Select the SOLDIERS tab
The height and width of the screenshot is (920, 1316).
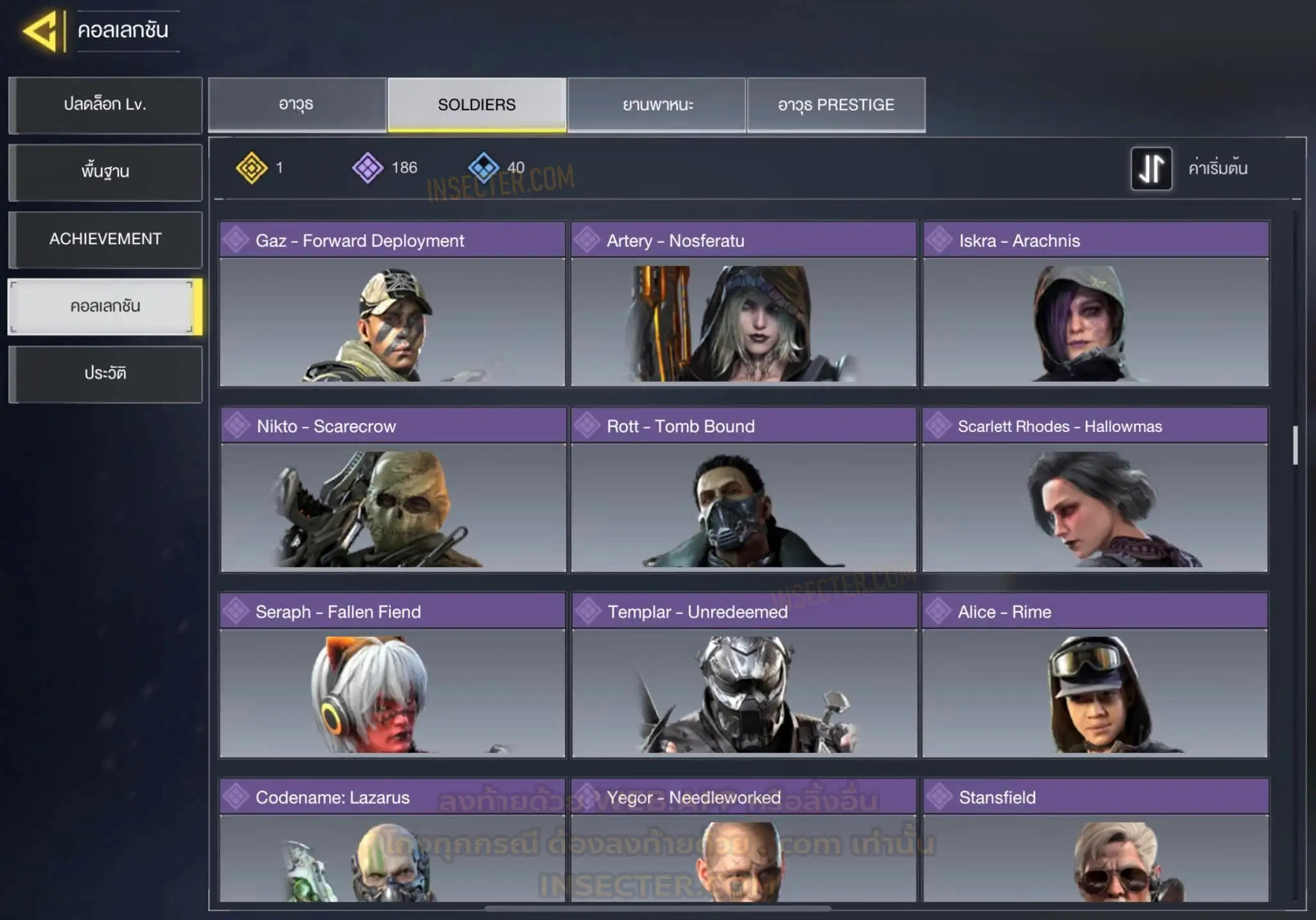pyautogui.click(x=477, y=105)
